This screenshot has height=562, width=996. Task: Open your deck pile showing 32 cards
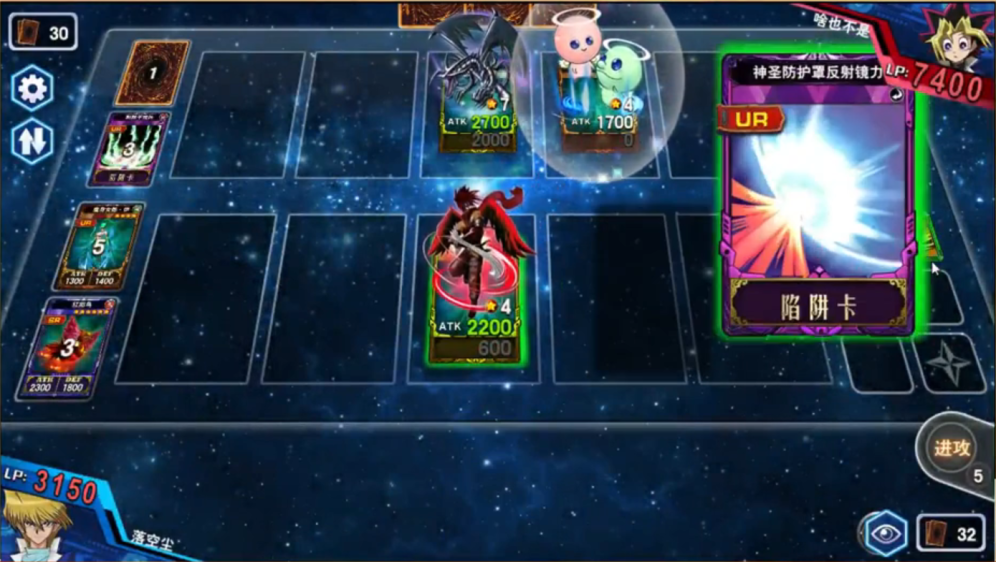tap(951, 534)
